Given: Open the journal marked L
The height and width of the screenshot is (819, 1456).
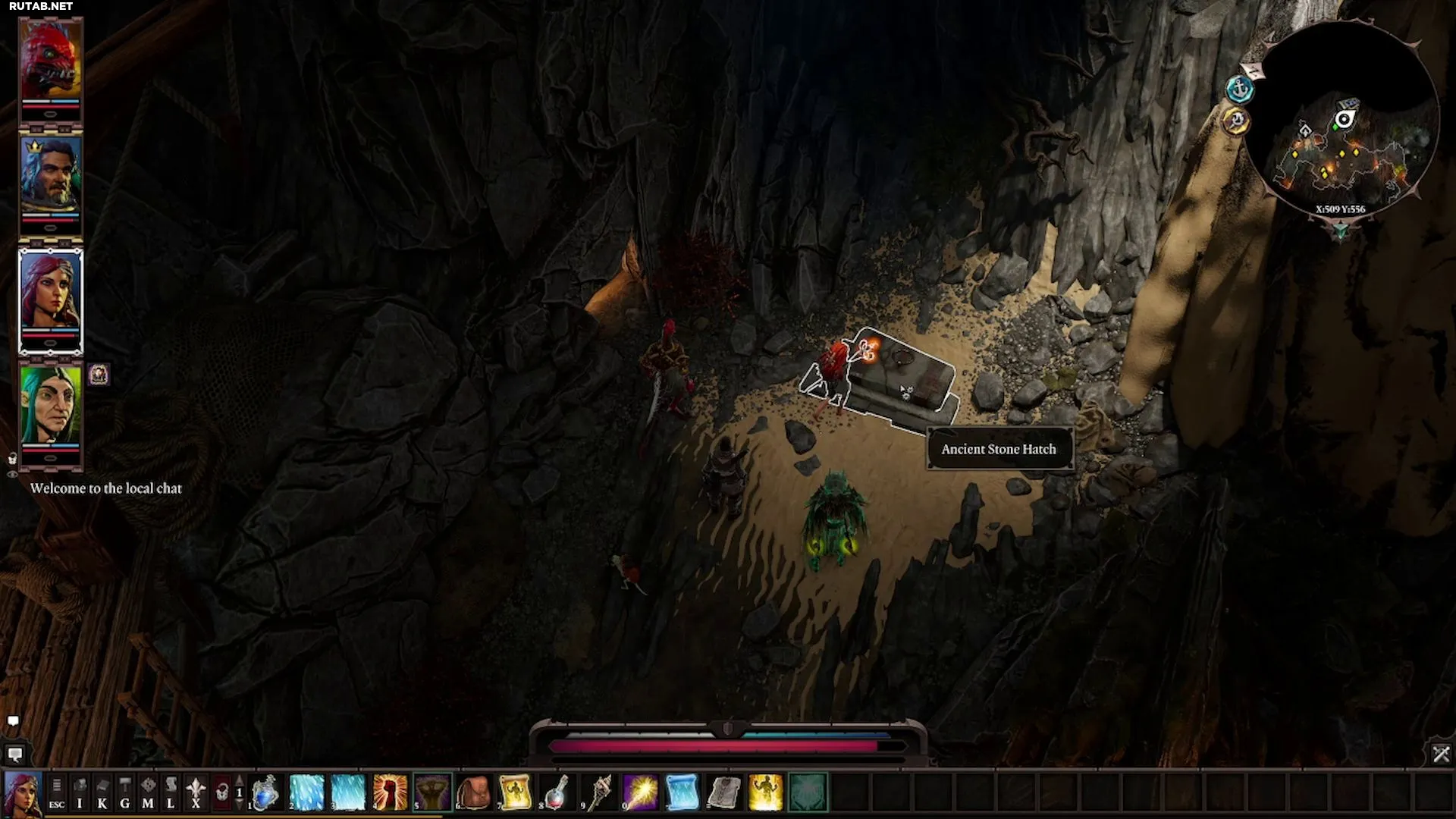Looking at the screenshot, I should [x=171, y=792].
